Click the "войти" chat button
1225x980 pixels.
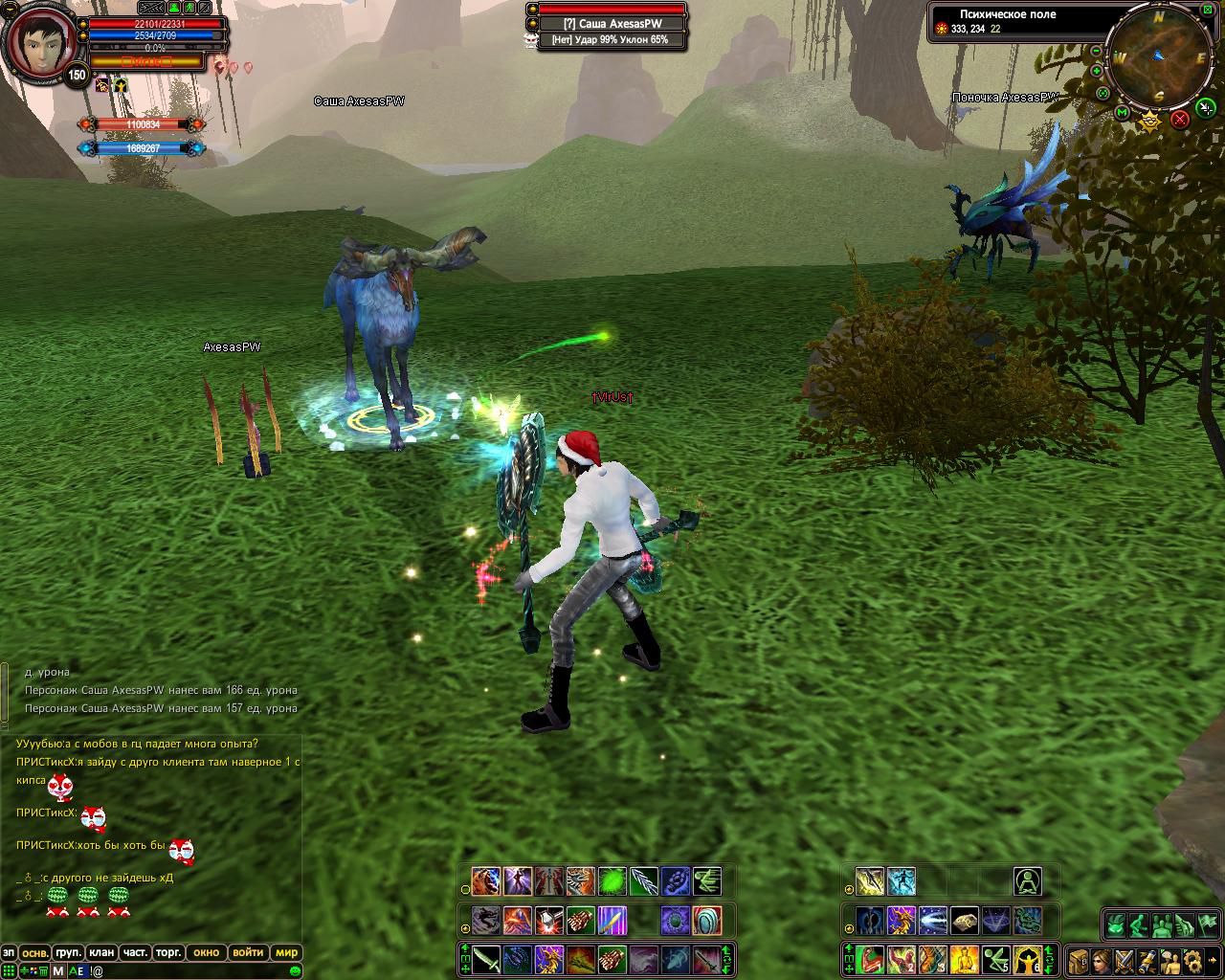click(x=248, y=952)
